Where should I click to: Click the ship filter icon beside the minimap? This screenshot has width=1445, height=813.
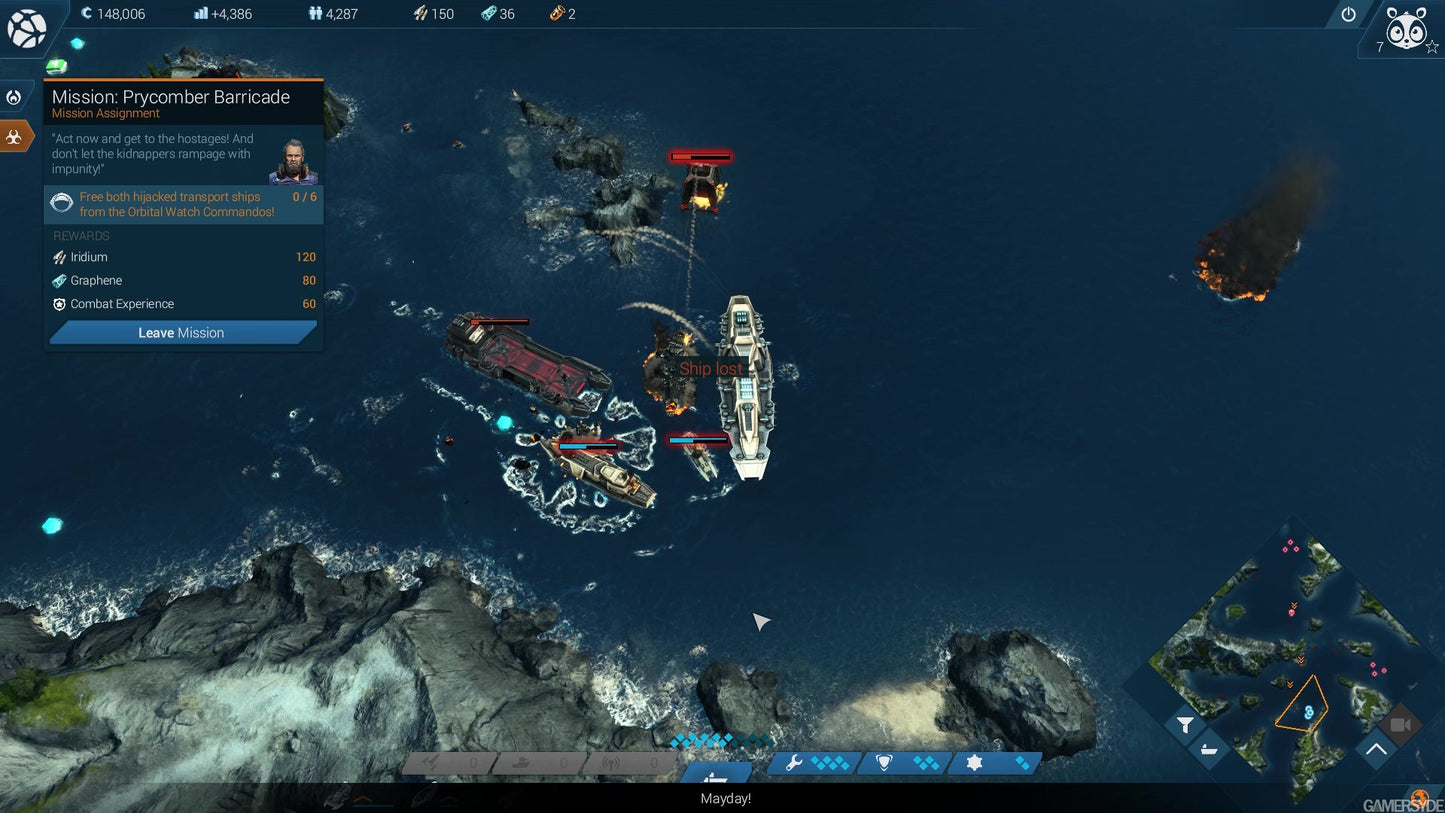click(1208, 749)
